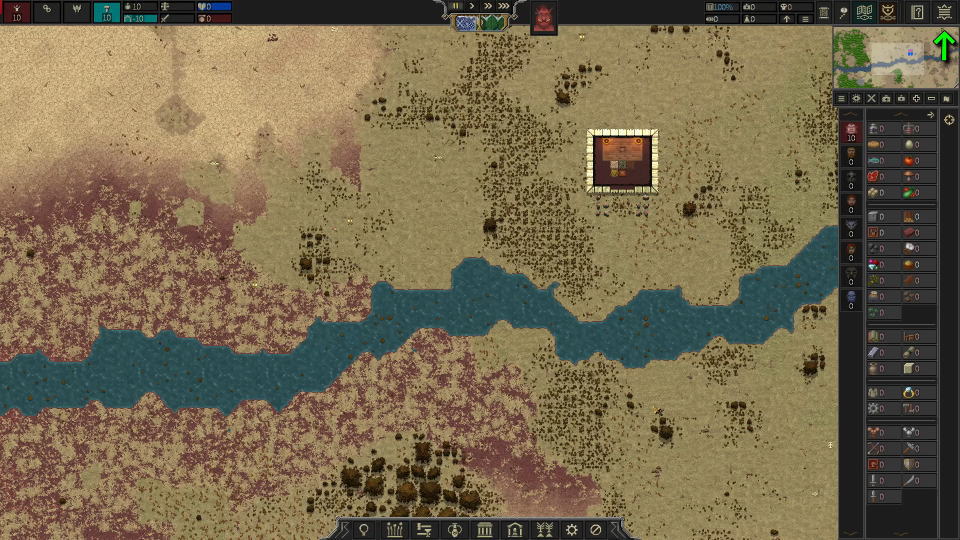Open the columned temple building category

(x=485, y=529)
